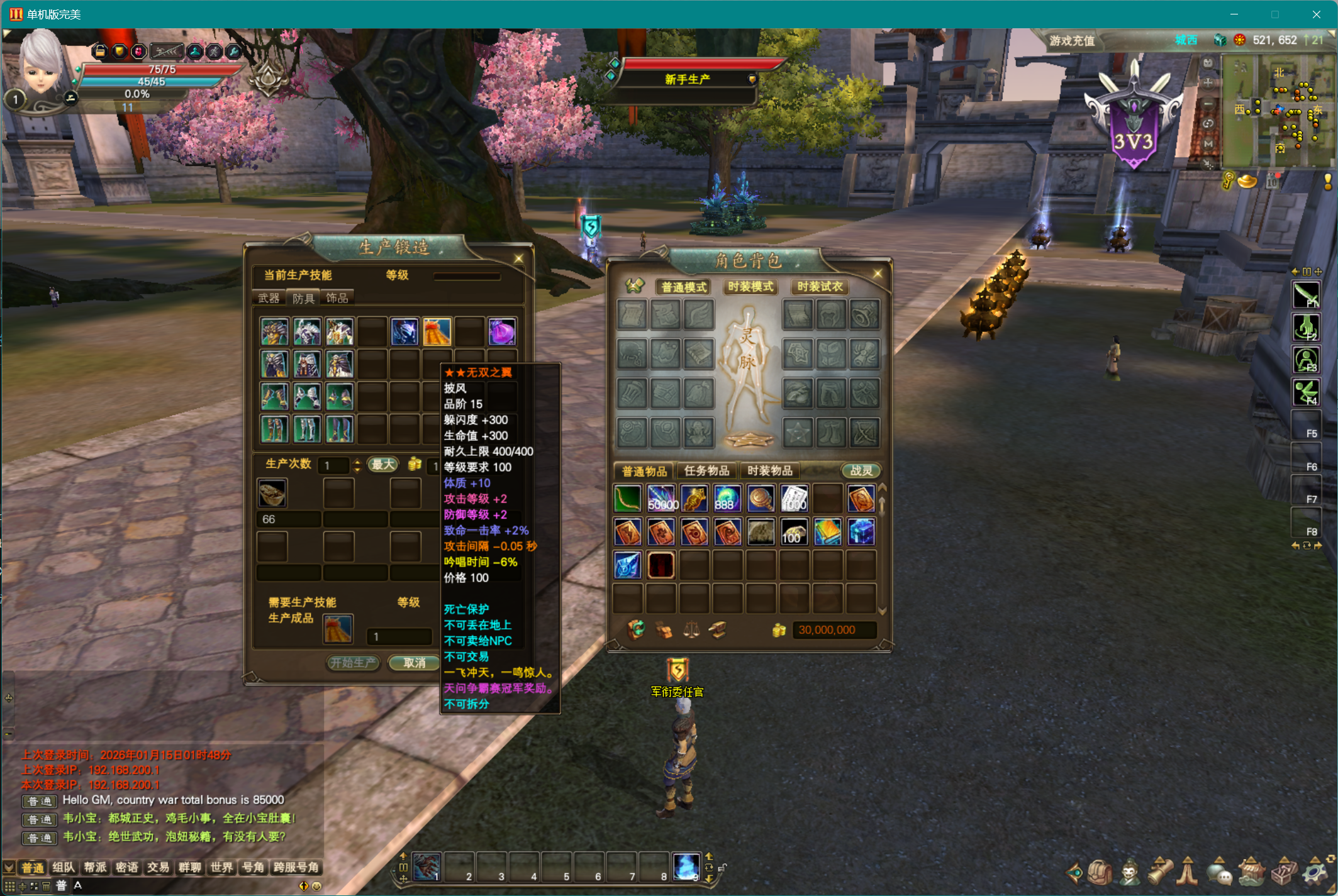Show the 任务物品 inventory tab
Image resolution: width=1338 pixels, height=896 pixels.
pos(706,471)
